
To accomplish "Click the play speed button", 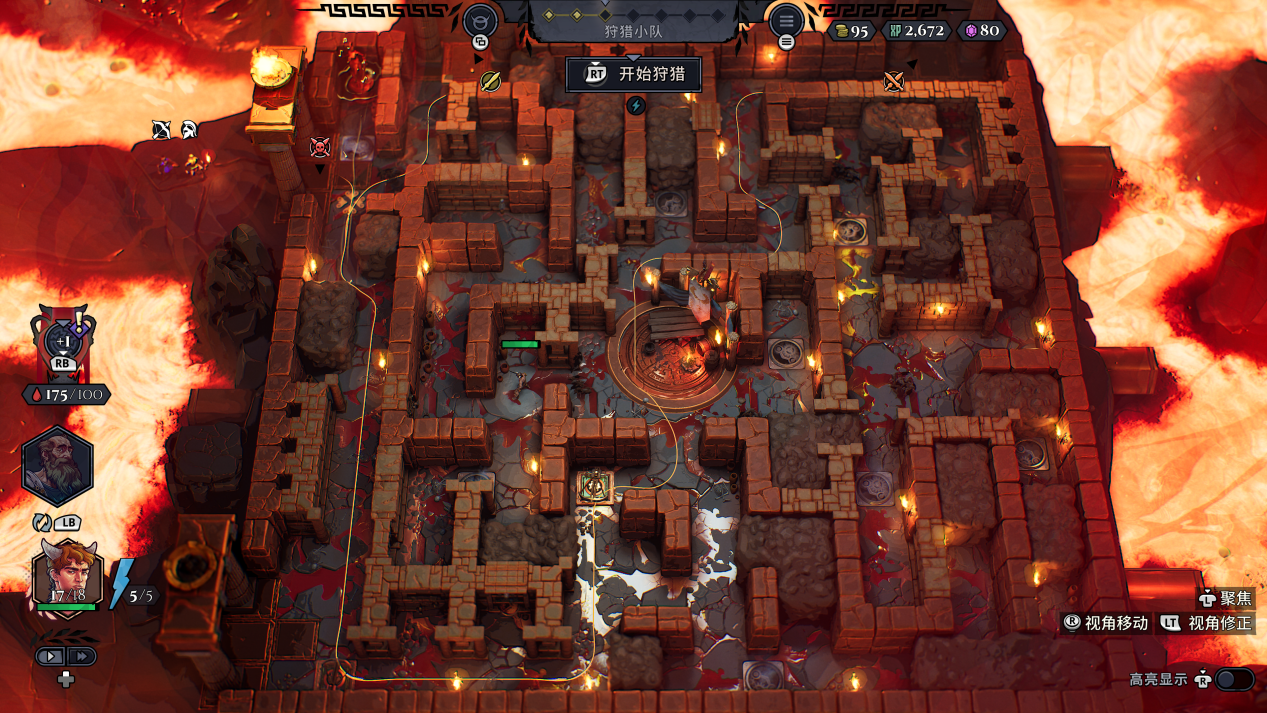I will point(51,656).
